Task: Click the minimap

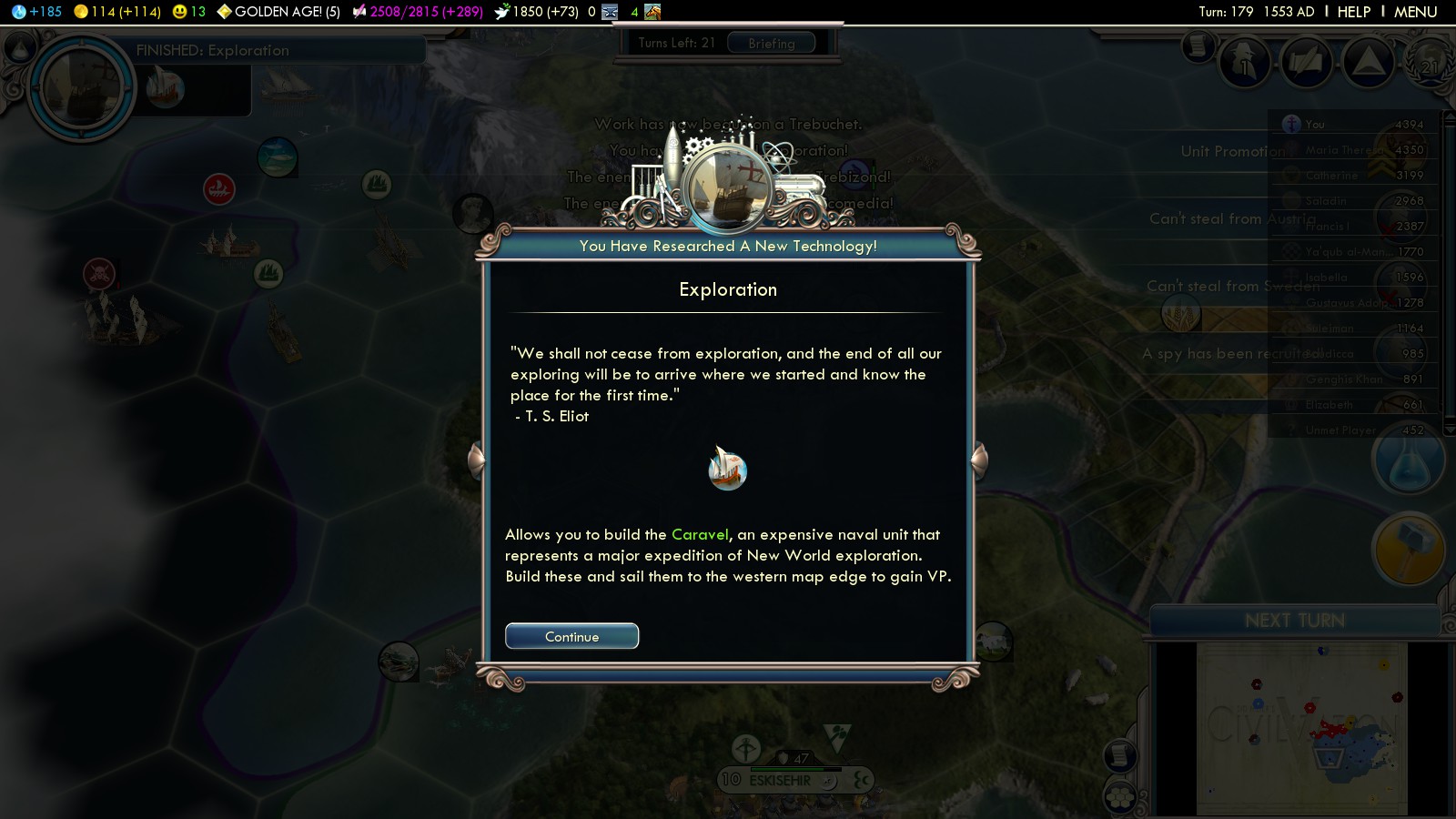Action: click(1301, 728)
